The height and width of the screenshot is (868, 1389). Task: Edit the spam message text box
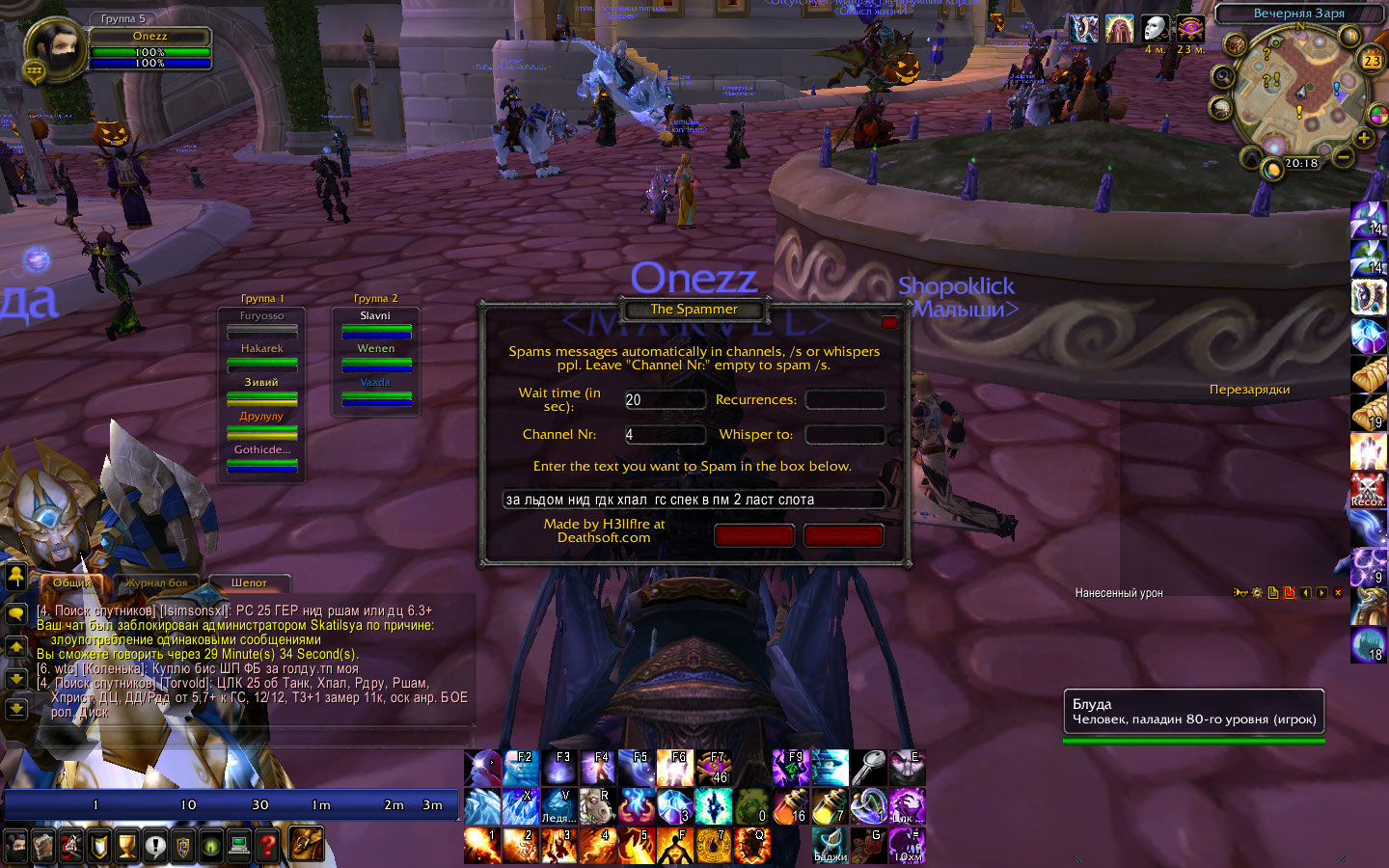[693, 500]
